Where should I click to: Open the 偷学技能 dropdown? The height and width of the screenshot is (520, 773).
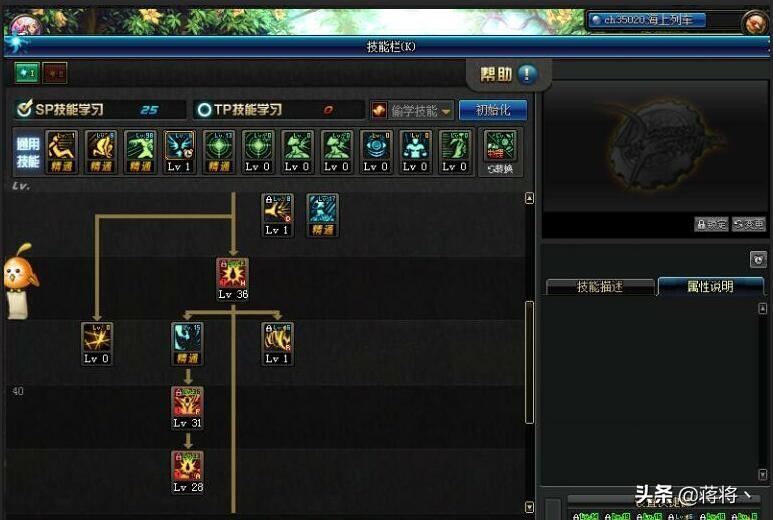pos(412,110)
